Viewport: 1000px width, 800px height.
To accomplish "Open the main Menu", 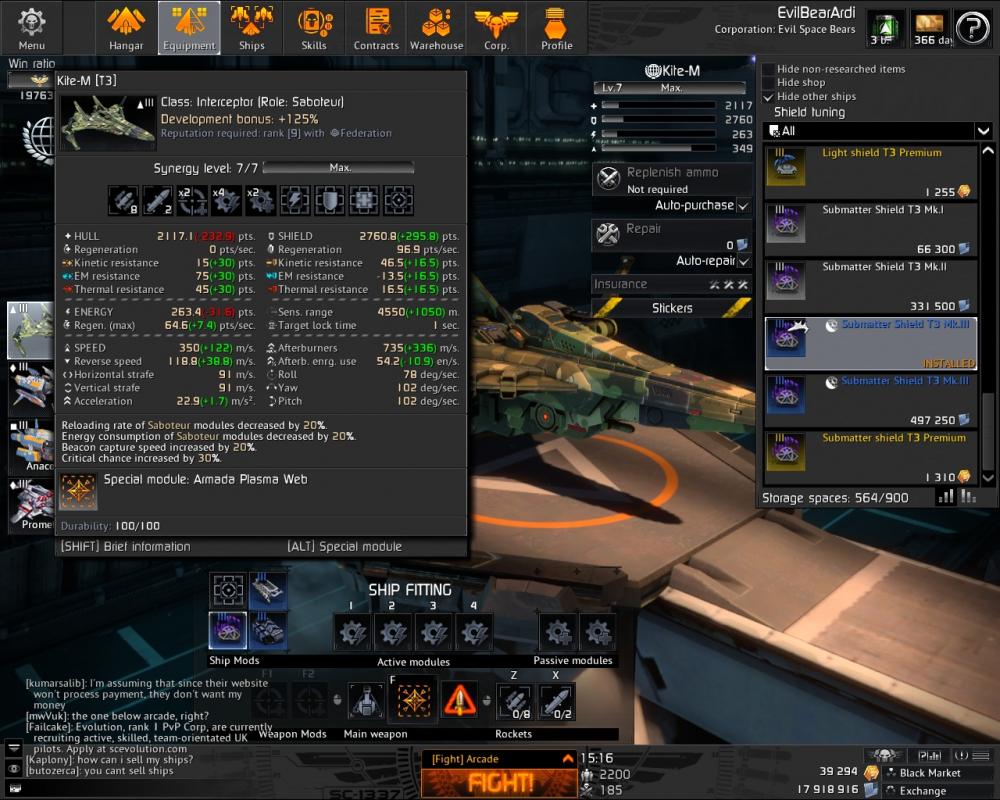I will 31,28.
